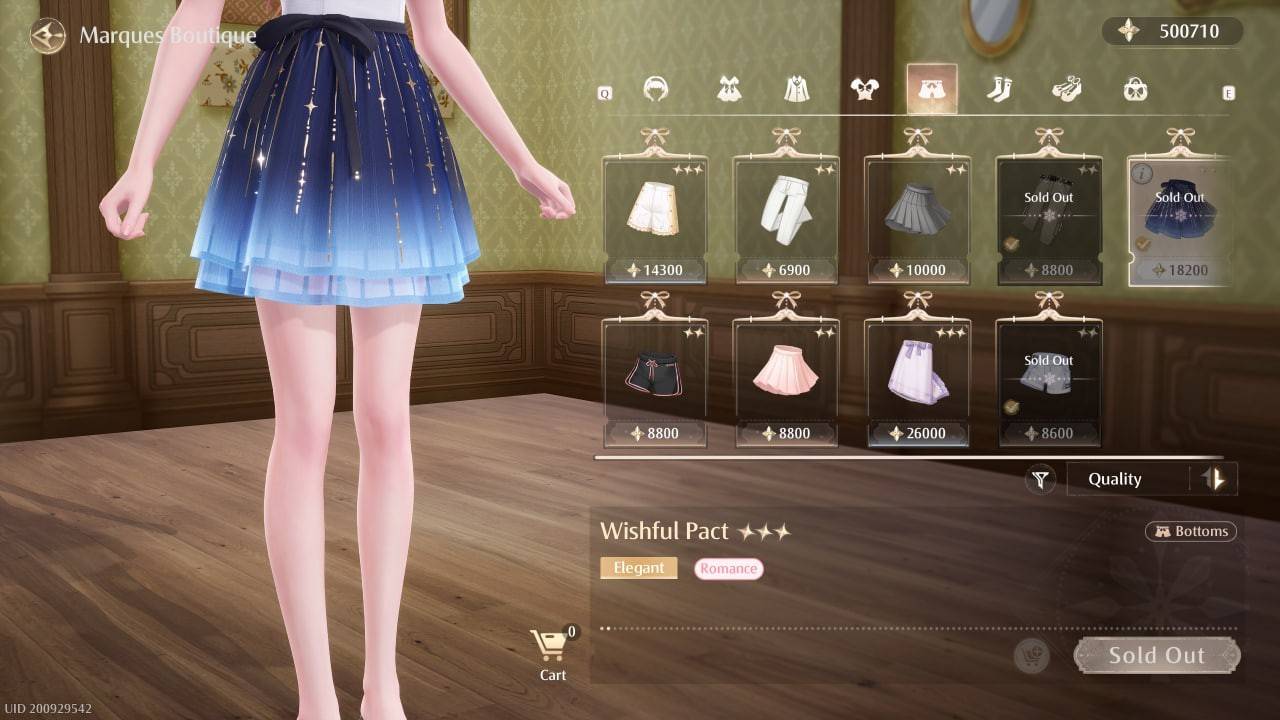Click the gift icon beside Sold Out
Screen dimensions: 1280x720
tap(1031, 656)
